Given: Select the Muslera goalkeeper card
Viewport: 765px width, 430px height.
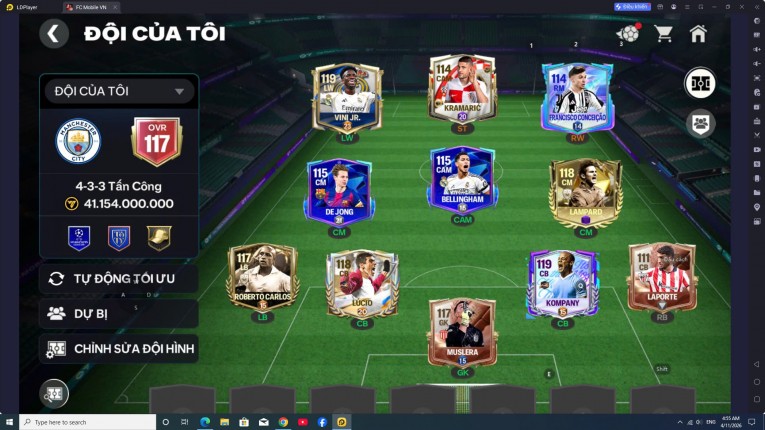Looking at the screenshot, I should [462, 332].
